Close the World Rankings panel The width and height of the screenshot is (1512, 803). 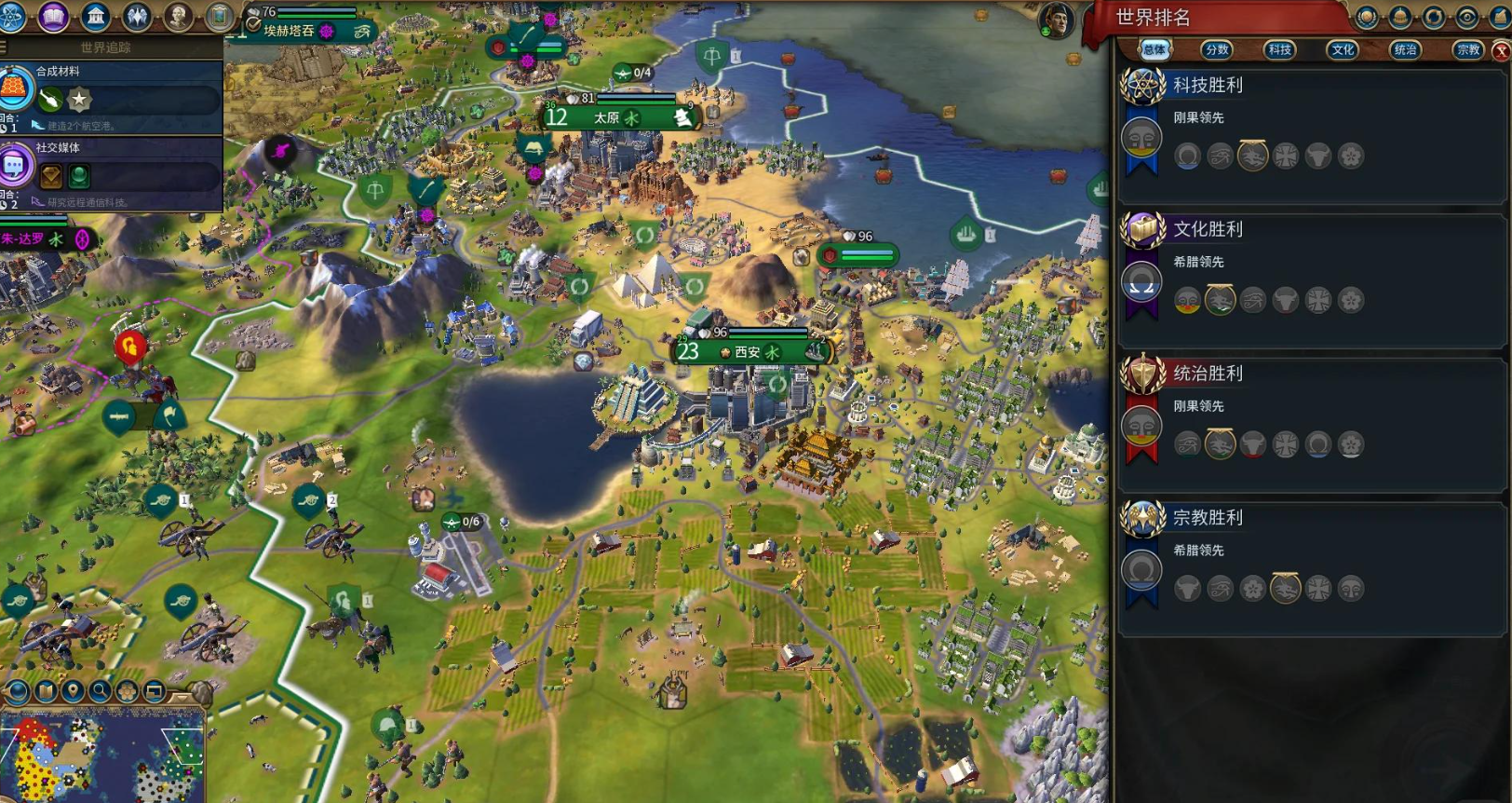(1501, 51)
